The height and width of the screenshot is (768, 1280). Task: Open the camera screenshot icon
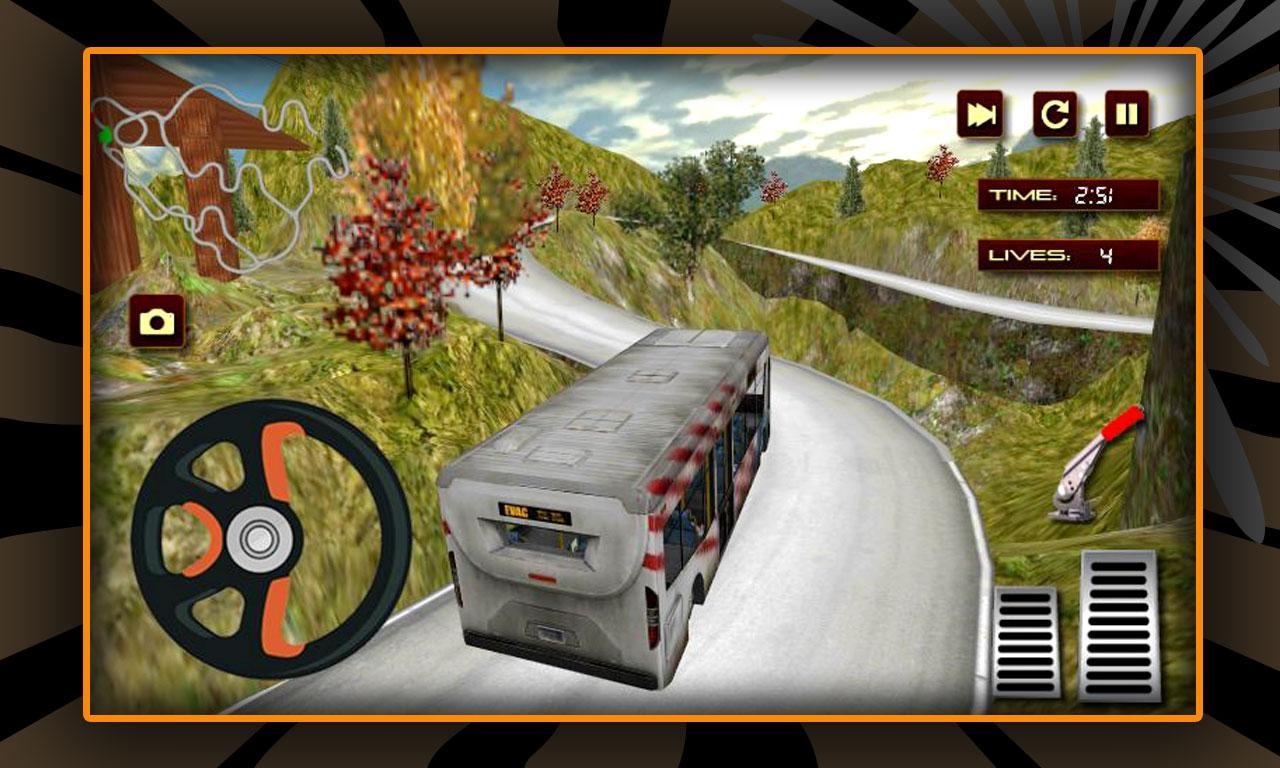(156, 321)
